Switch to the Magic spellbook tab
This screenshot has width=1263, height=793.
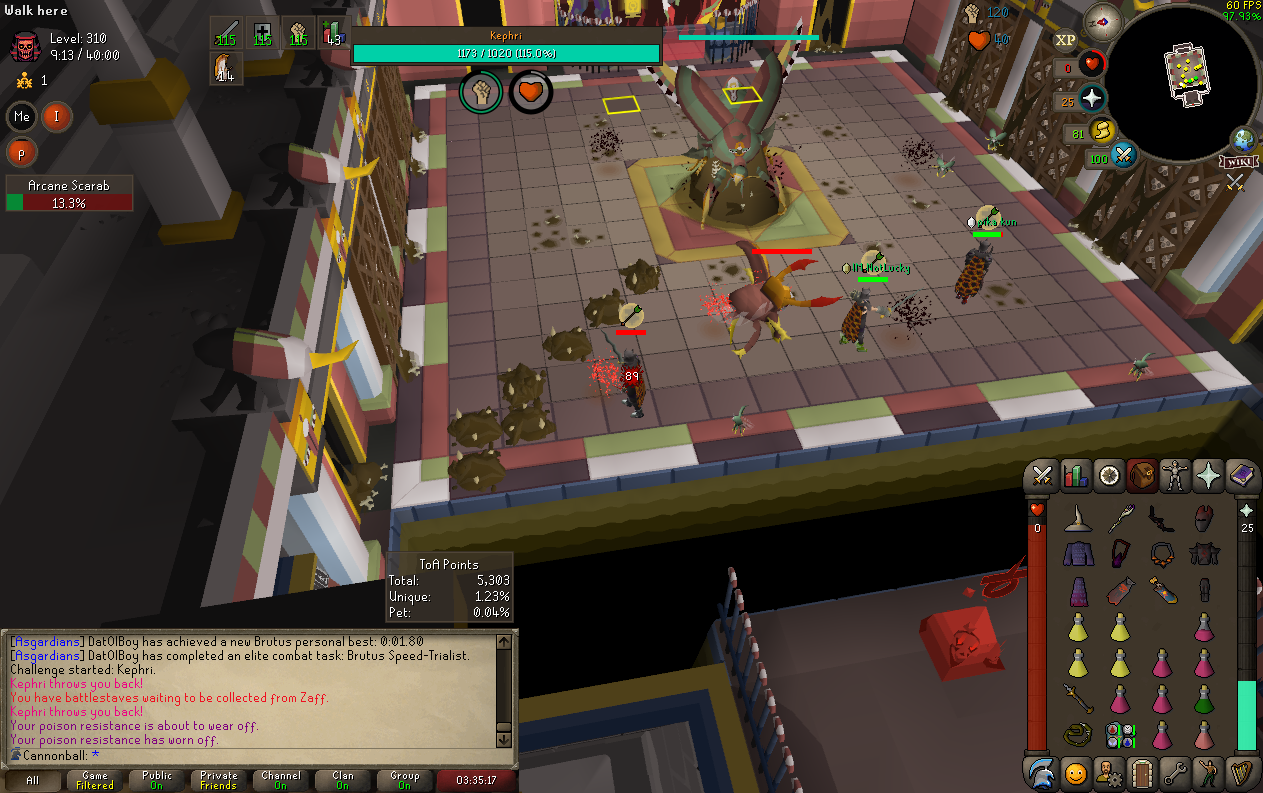(x=1242, y=476)
